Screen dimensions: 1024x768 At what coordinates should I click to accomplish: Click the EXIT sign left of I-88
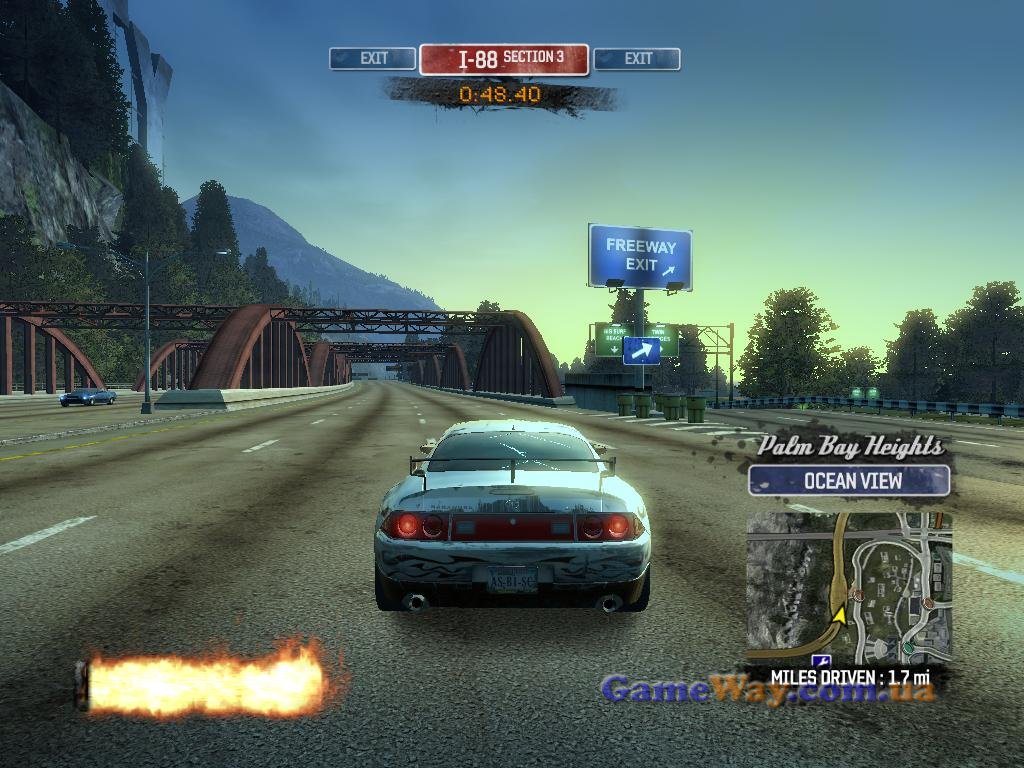click(x=372, y=59)
